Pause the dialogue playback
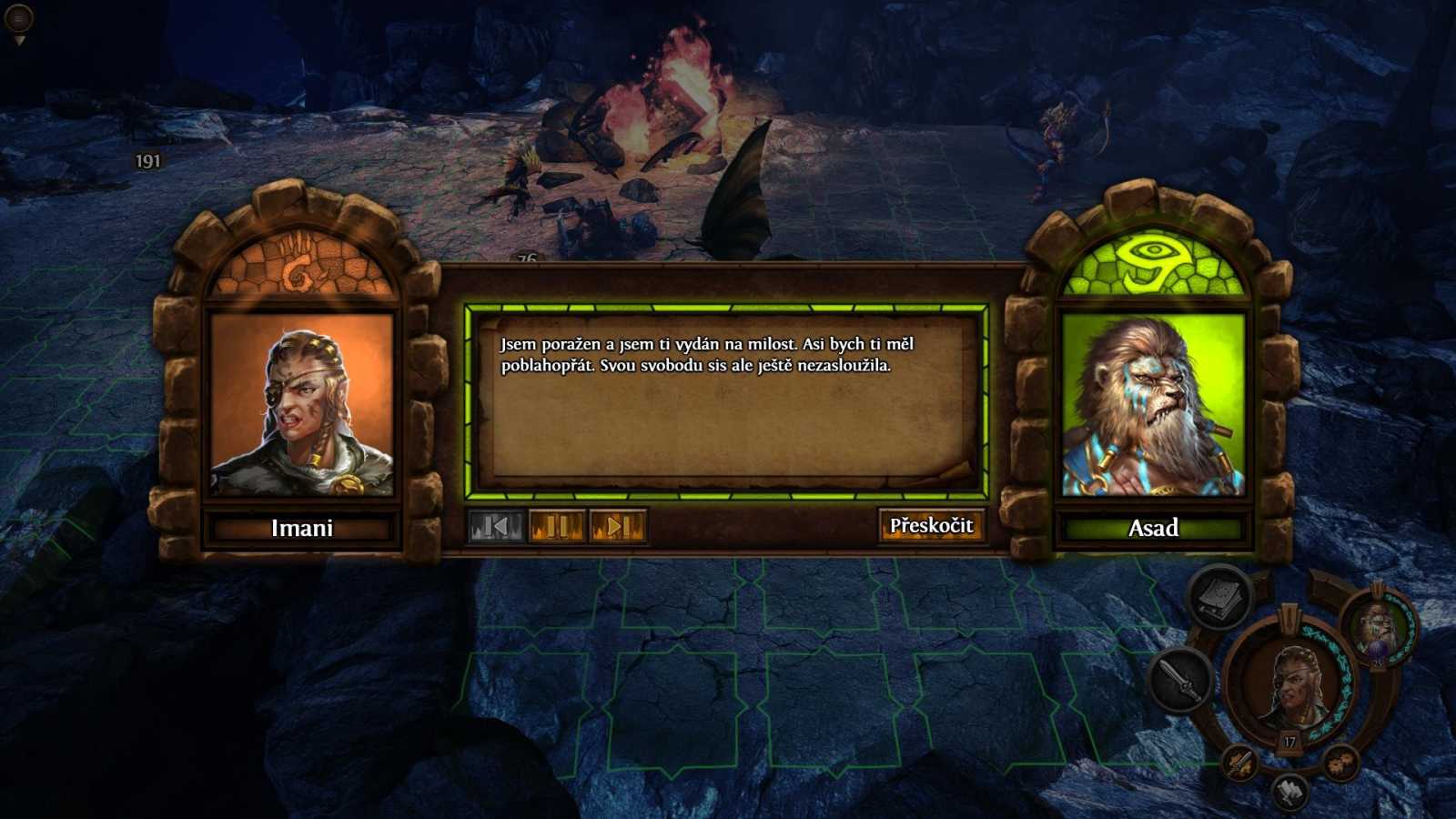 556,526
